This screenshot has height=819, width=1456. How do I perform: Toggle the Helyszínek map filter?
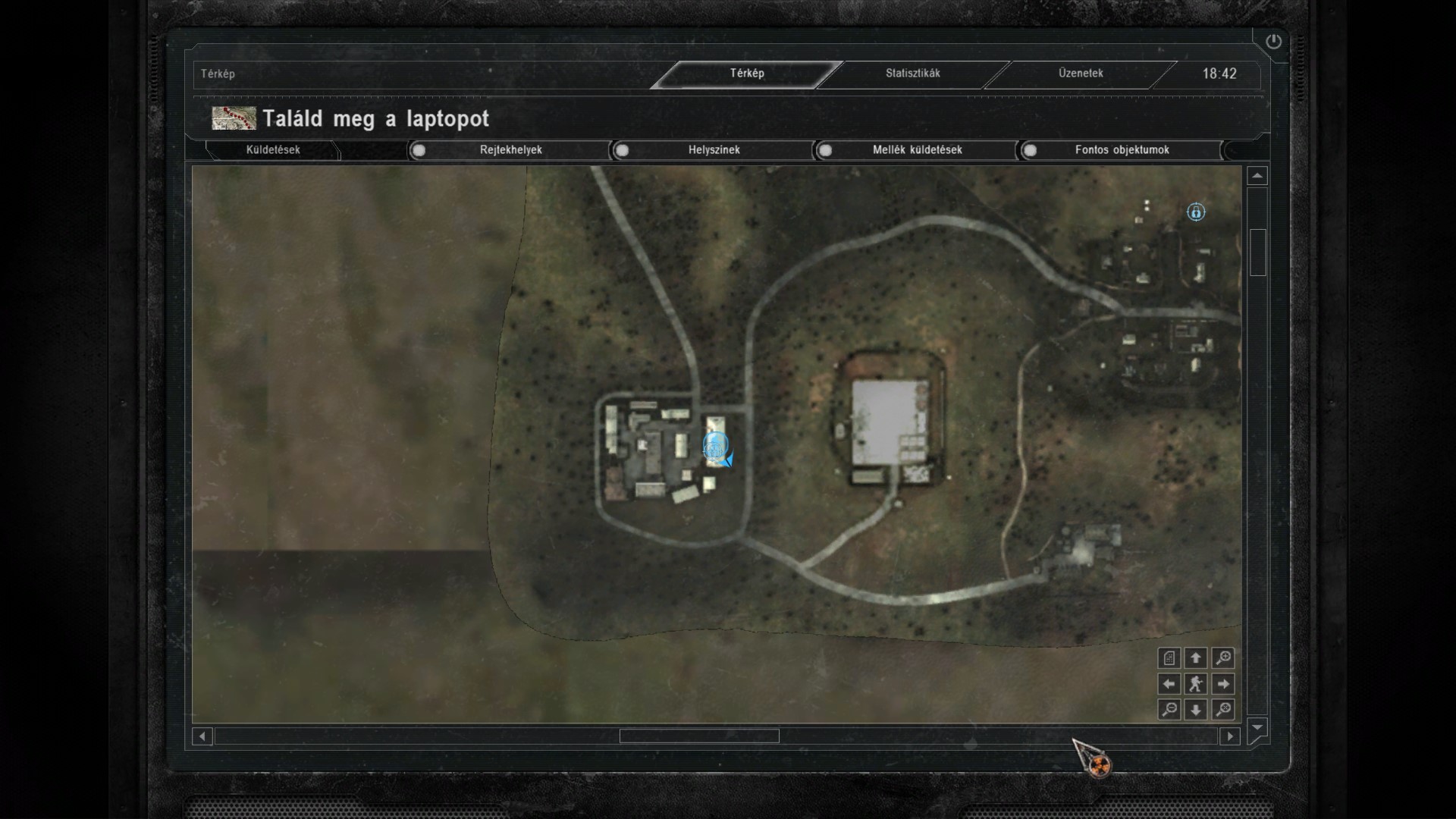[x=622, y=150]
